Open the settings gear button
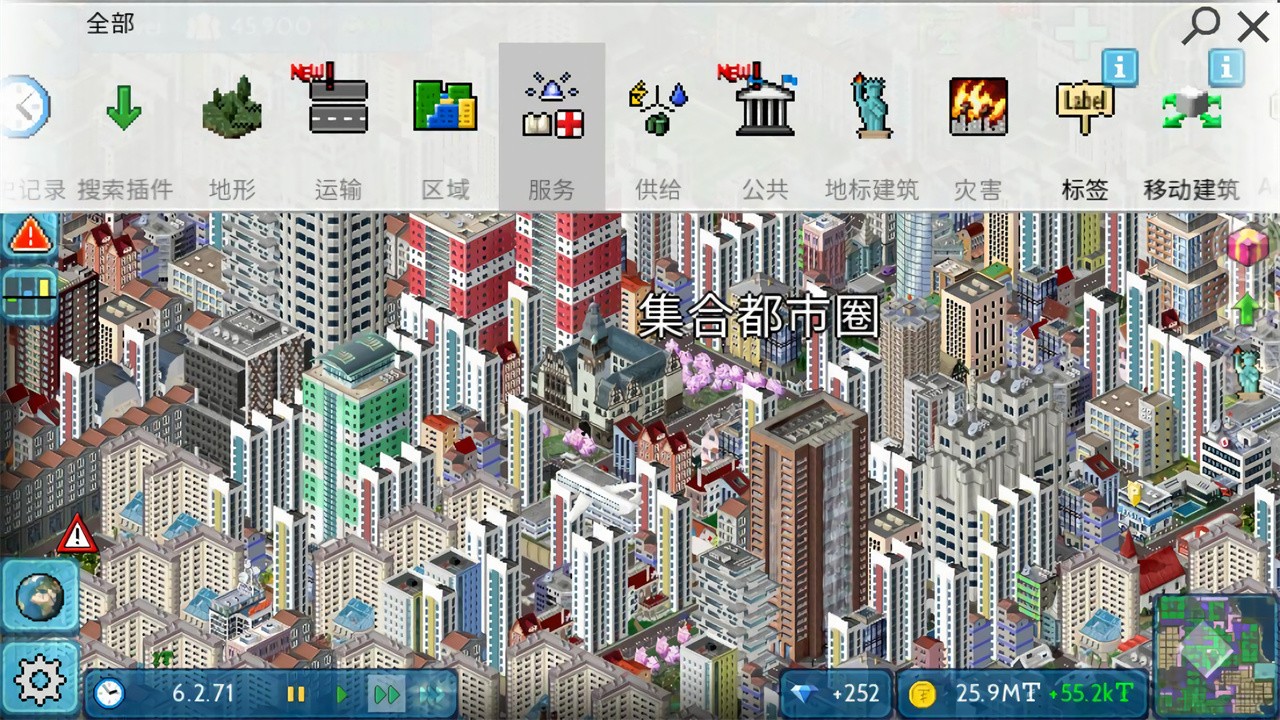The height and width of the screenshot is (720, 1280). pyautogui.click(x=40, y=680)
